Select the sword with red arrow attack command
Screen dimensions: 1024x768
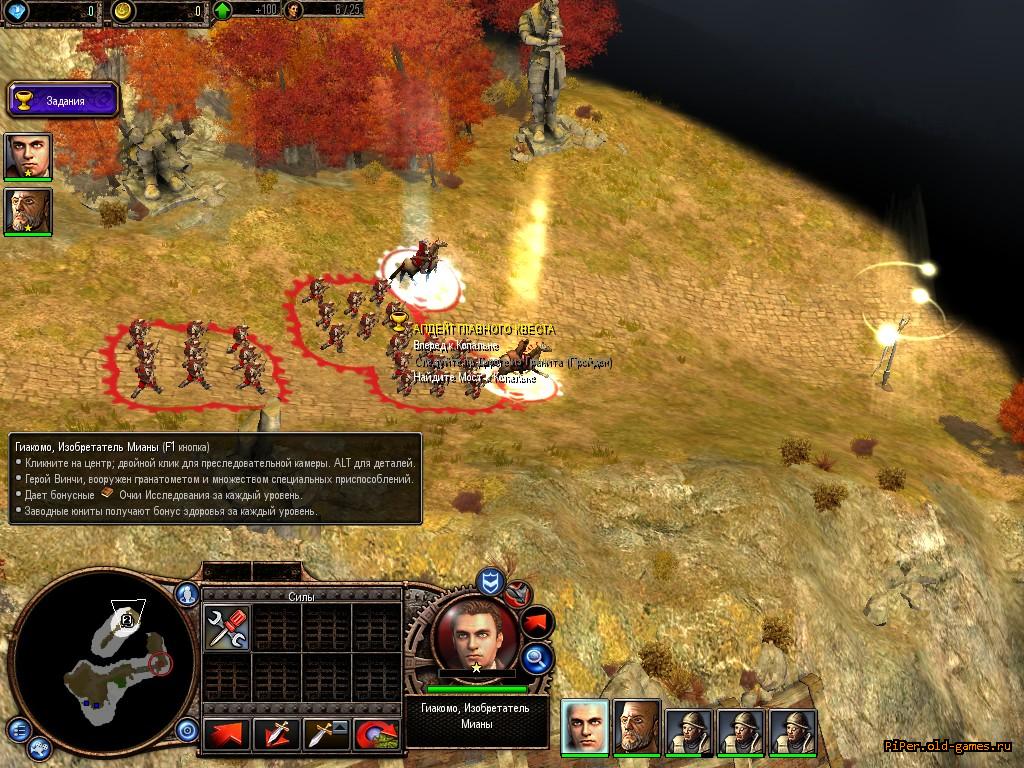coord(277,736)
